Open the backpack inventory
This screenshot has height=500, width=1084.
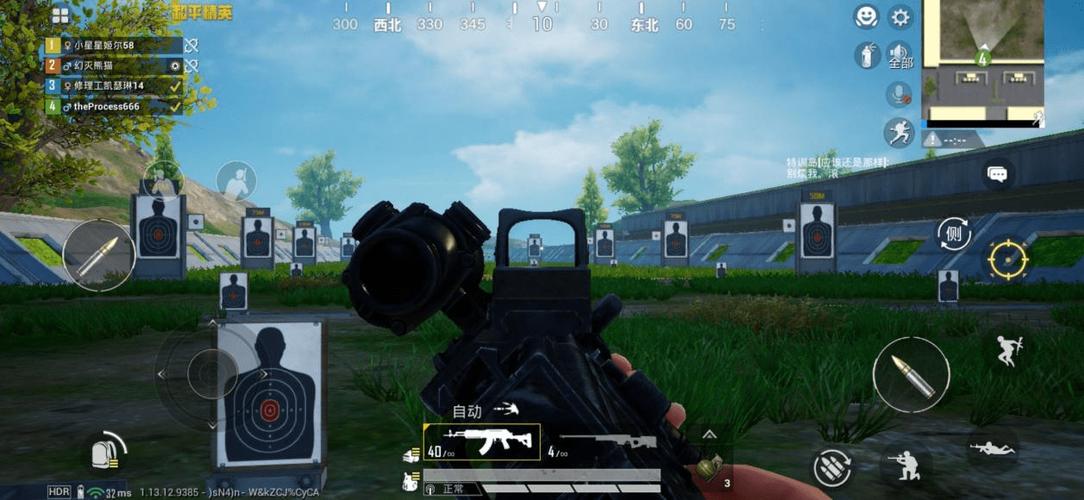(107, 453)
